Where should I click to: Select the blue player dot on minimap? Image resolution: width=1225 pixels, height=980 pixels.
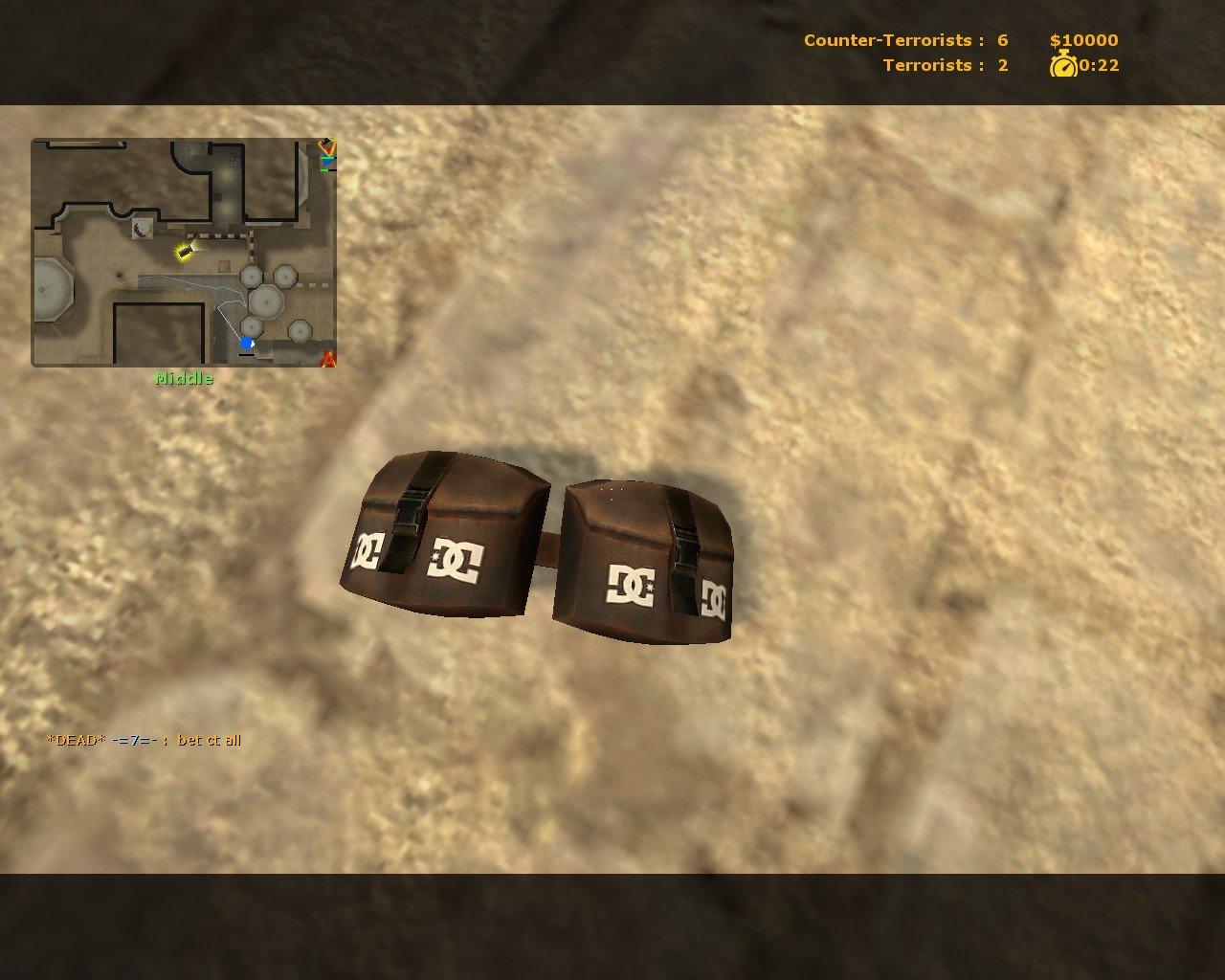(x=247, y=343)
